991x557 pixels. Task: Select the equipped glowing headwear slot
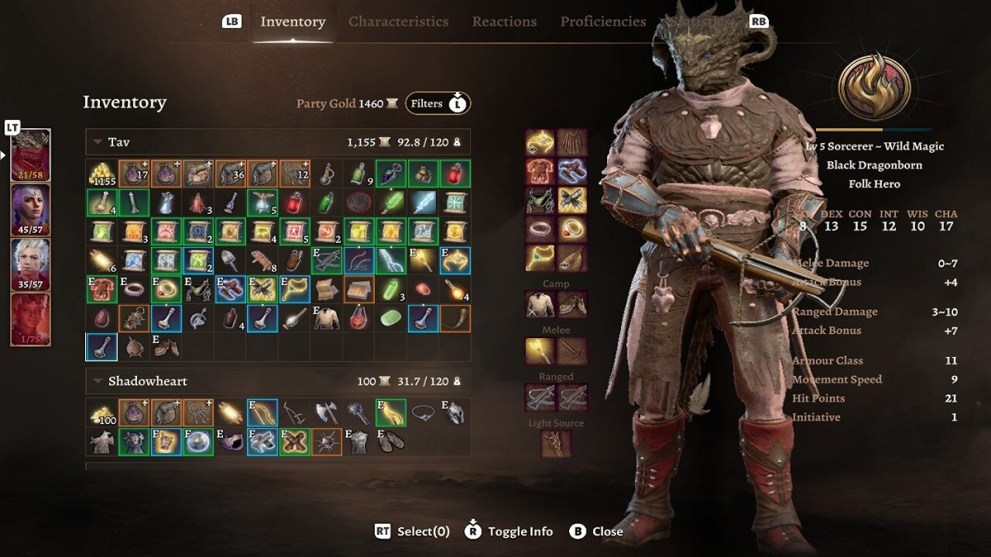(x=540, y=142)
